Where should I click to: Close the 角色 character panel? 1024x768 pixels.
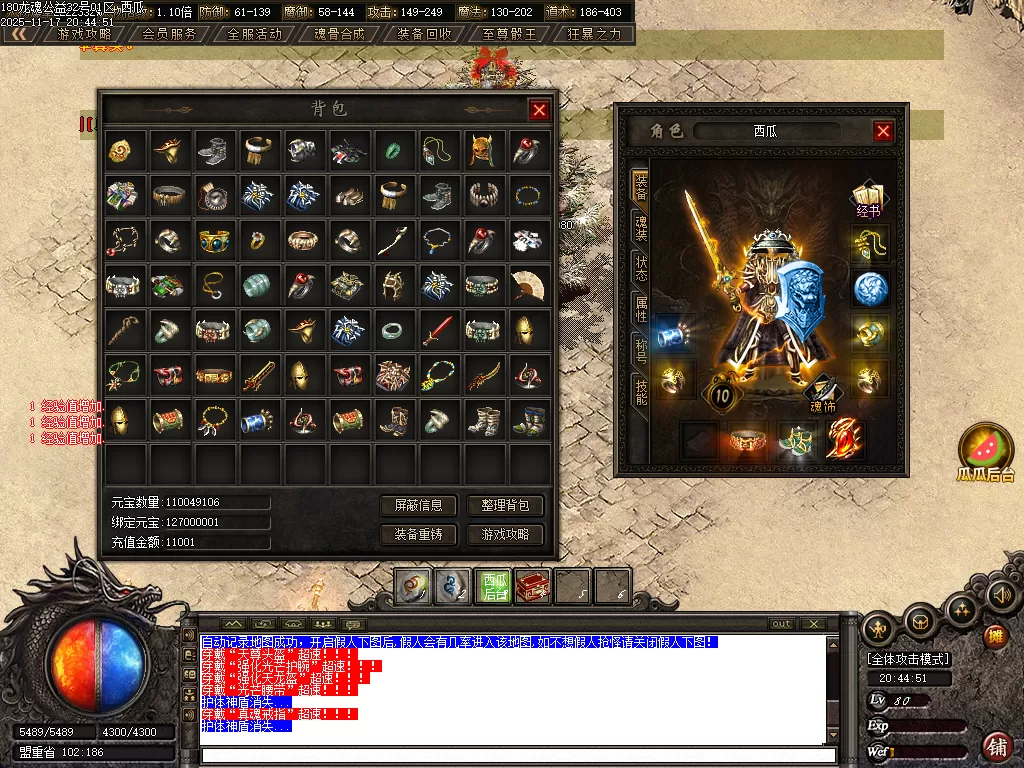point(883,131)
